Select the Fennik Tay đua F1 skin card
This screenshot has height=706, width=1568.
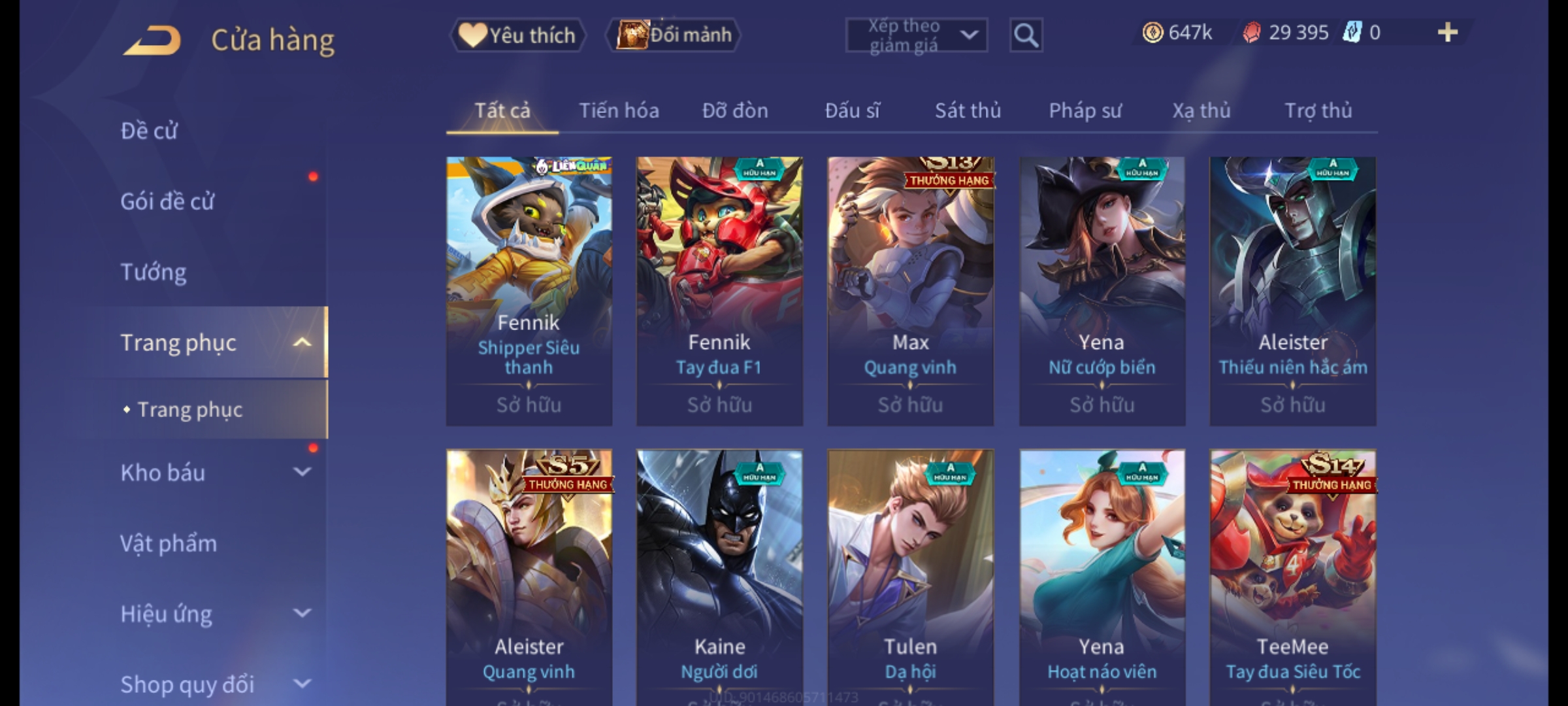pyautogui.click(x=719, y=291)
